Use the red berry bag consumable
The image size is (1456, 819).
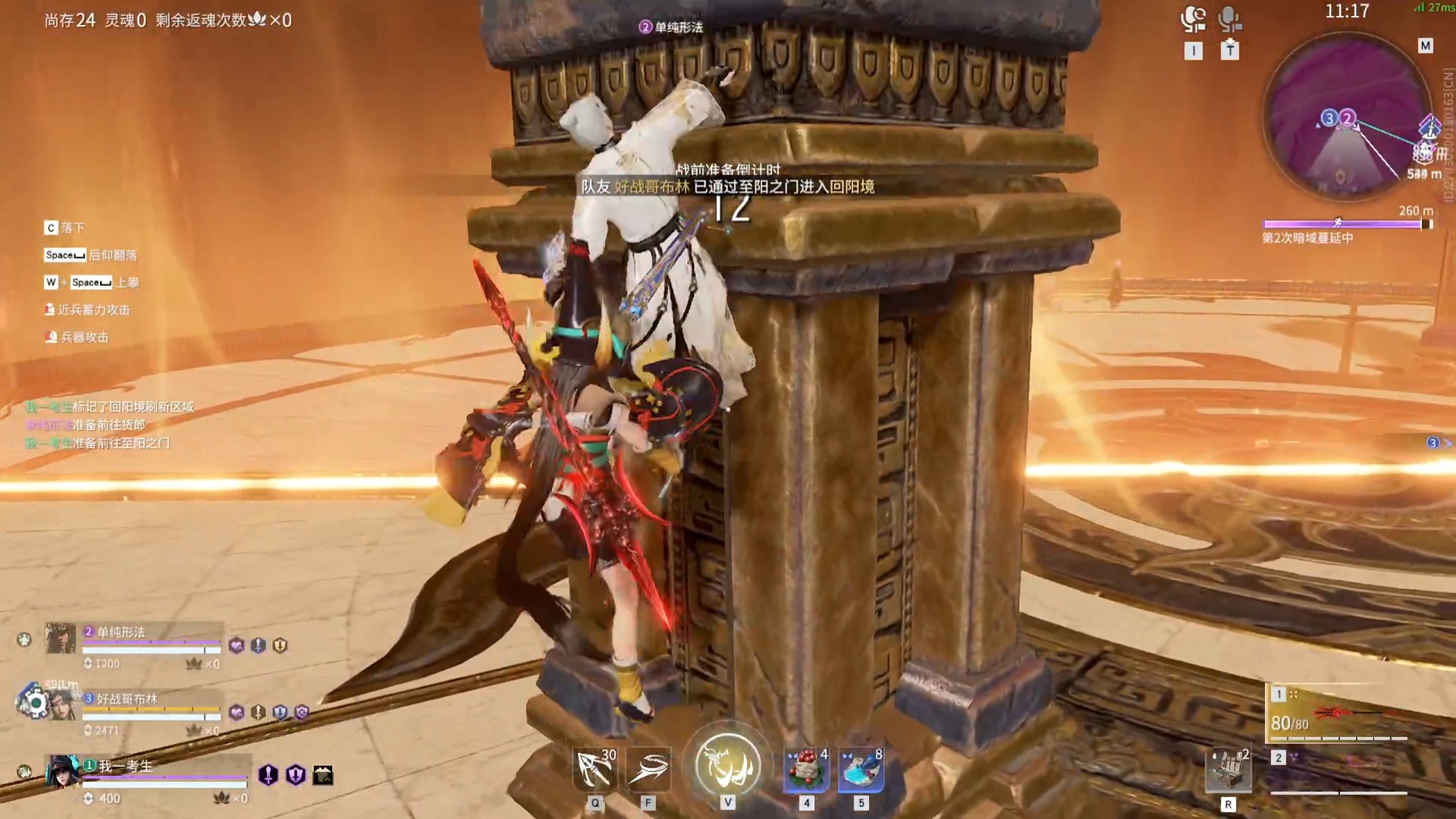pos(806,769)
